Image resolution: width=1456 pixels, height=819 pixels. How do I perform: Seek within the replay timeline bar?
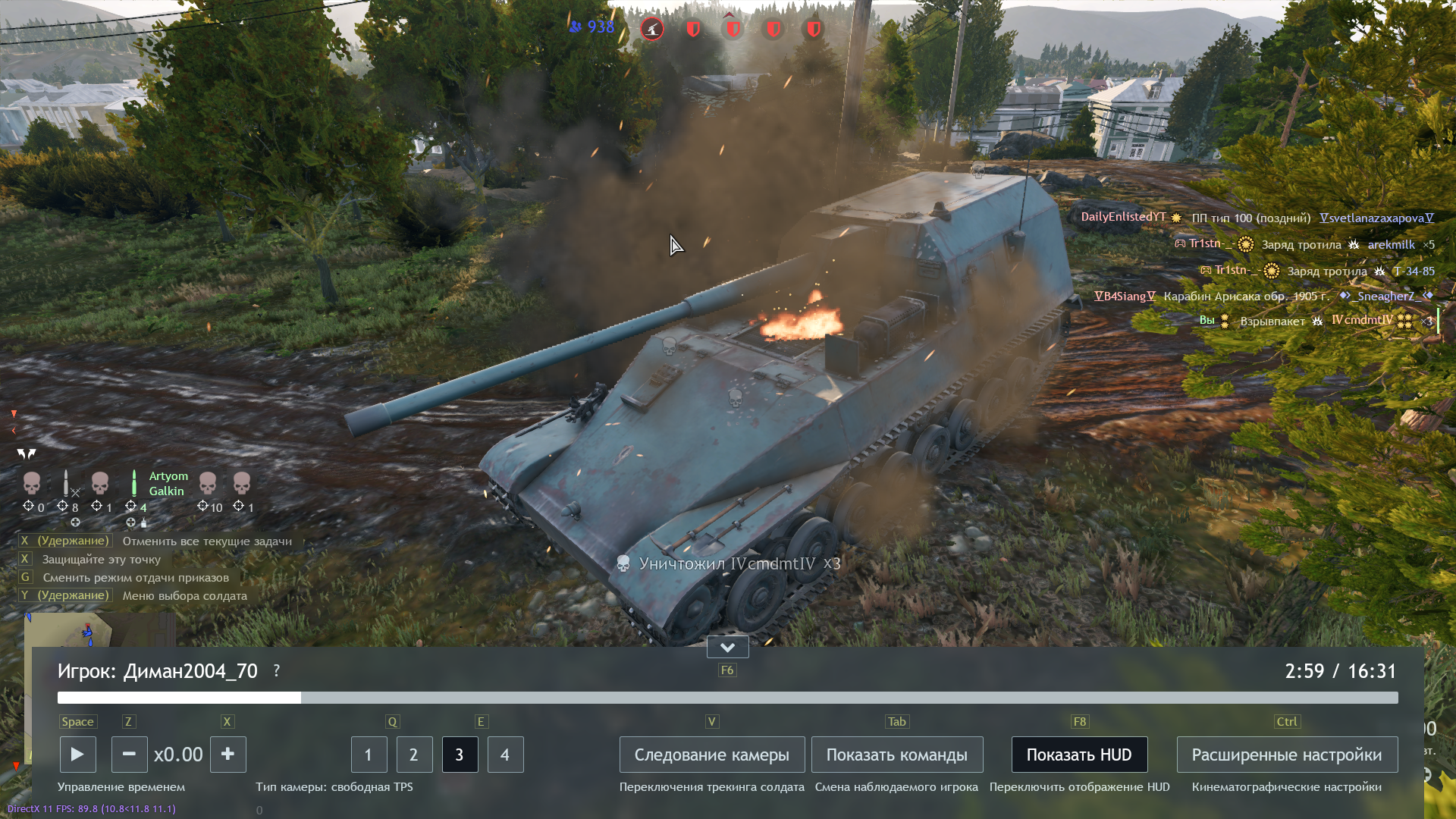[x=727, y=698]
